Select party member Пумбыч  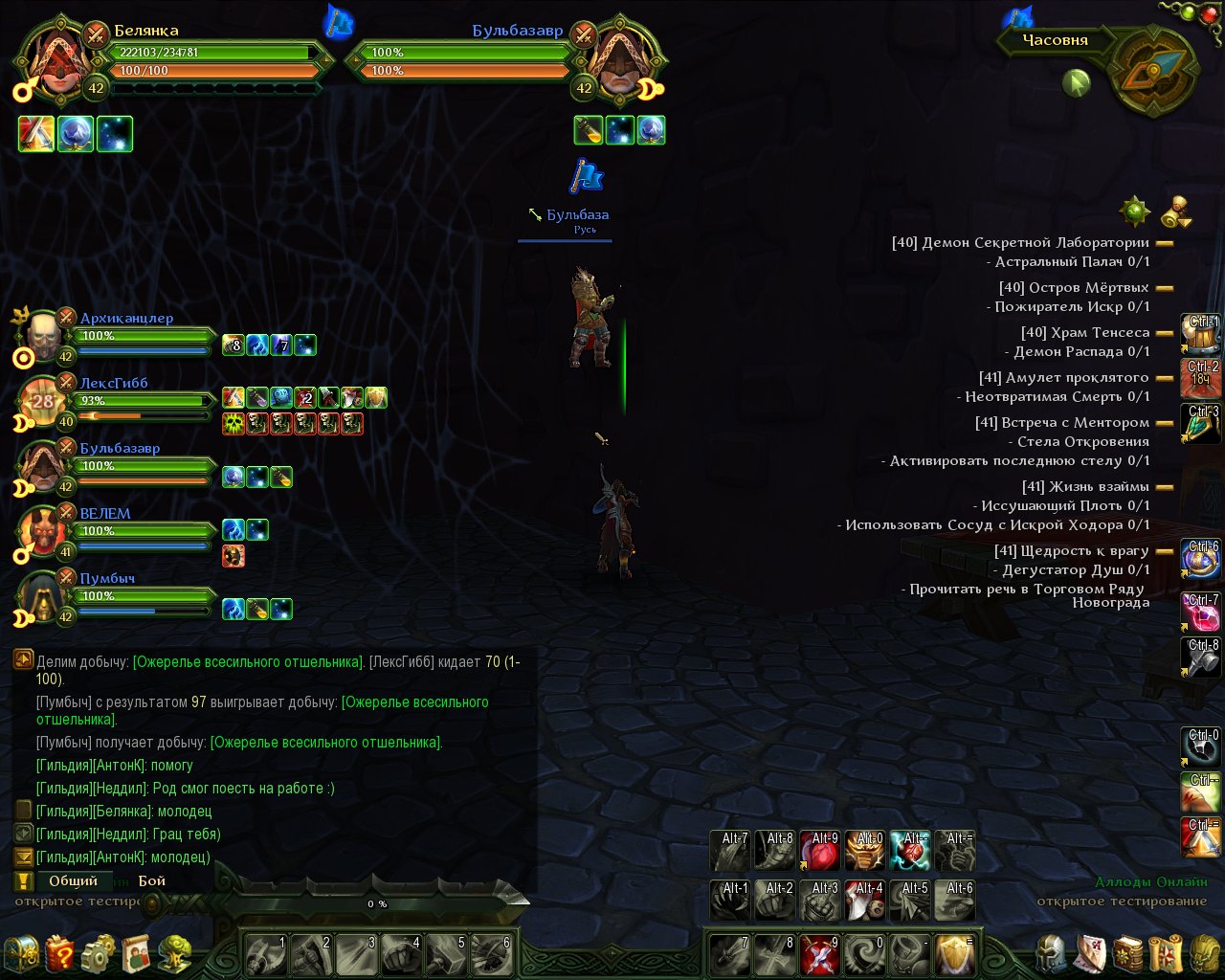(107, 579)
